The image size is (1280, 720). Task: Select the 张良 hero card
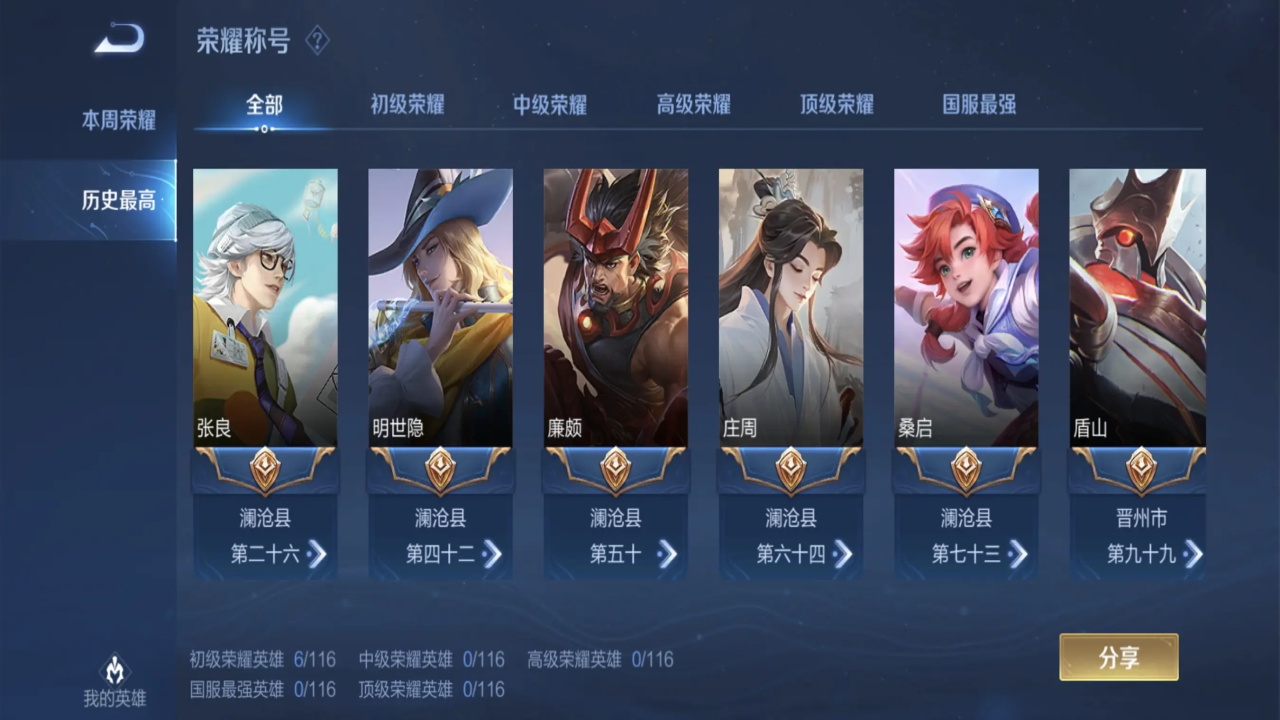[265, 307]
